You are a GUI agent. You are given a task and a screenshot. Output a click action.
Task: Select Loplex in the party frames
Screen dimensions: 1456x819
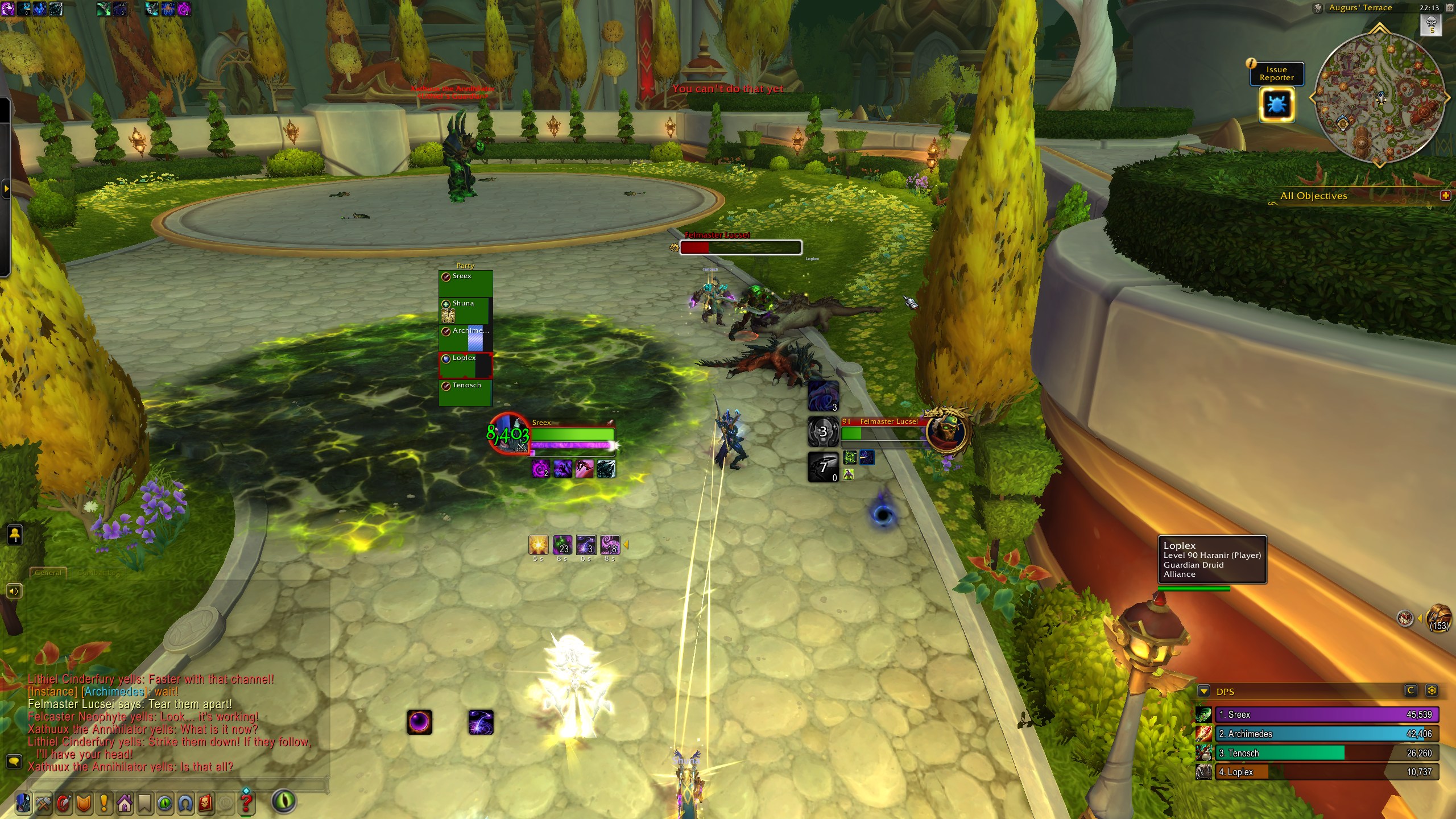point(465,365)
